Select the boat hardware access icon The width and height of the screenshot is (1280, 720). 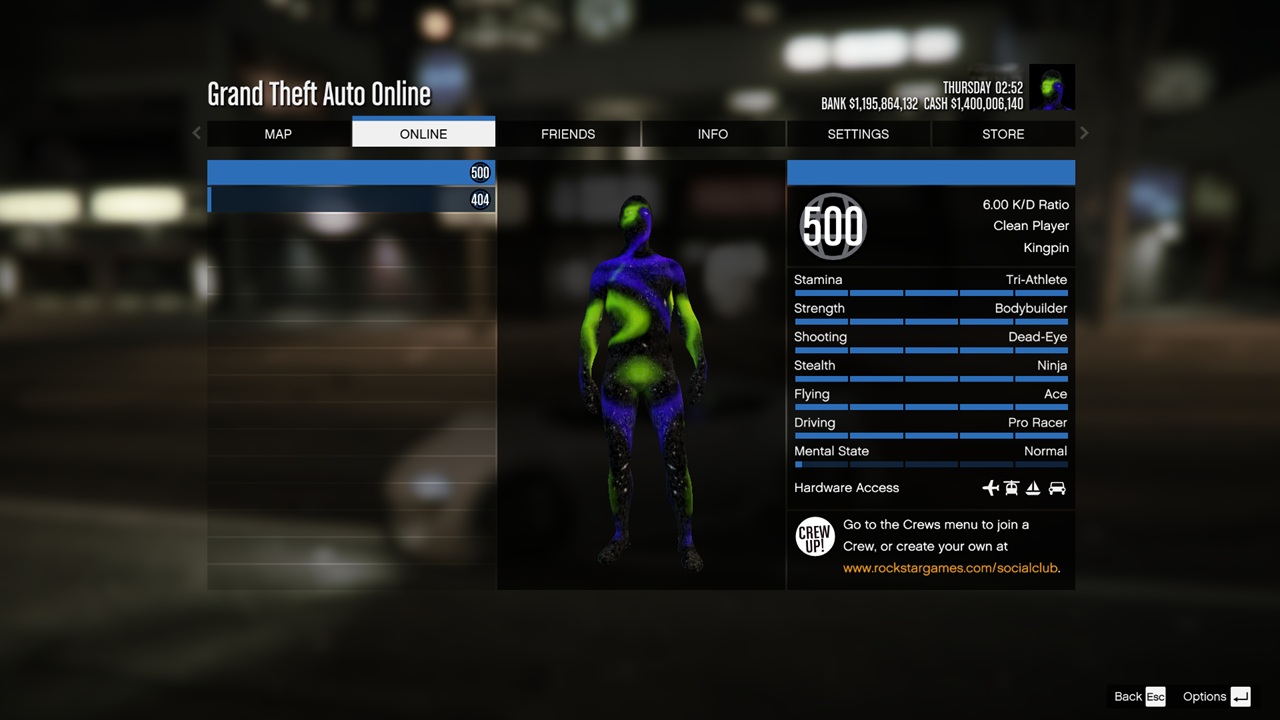point(1034,488)
